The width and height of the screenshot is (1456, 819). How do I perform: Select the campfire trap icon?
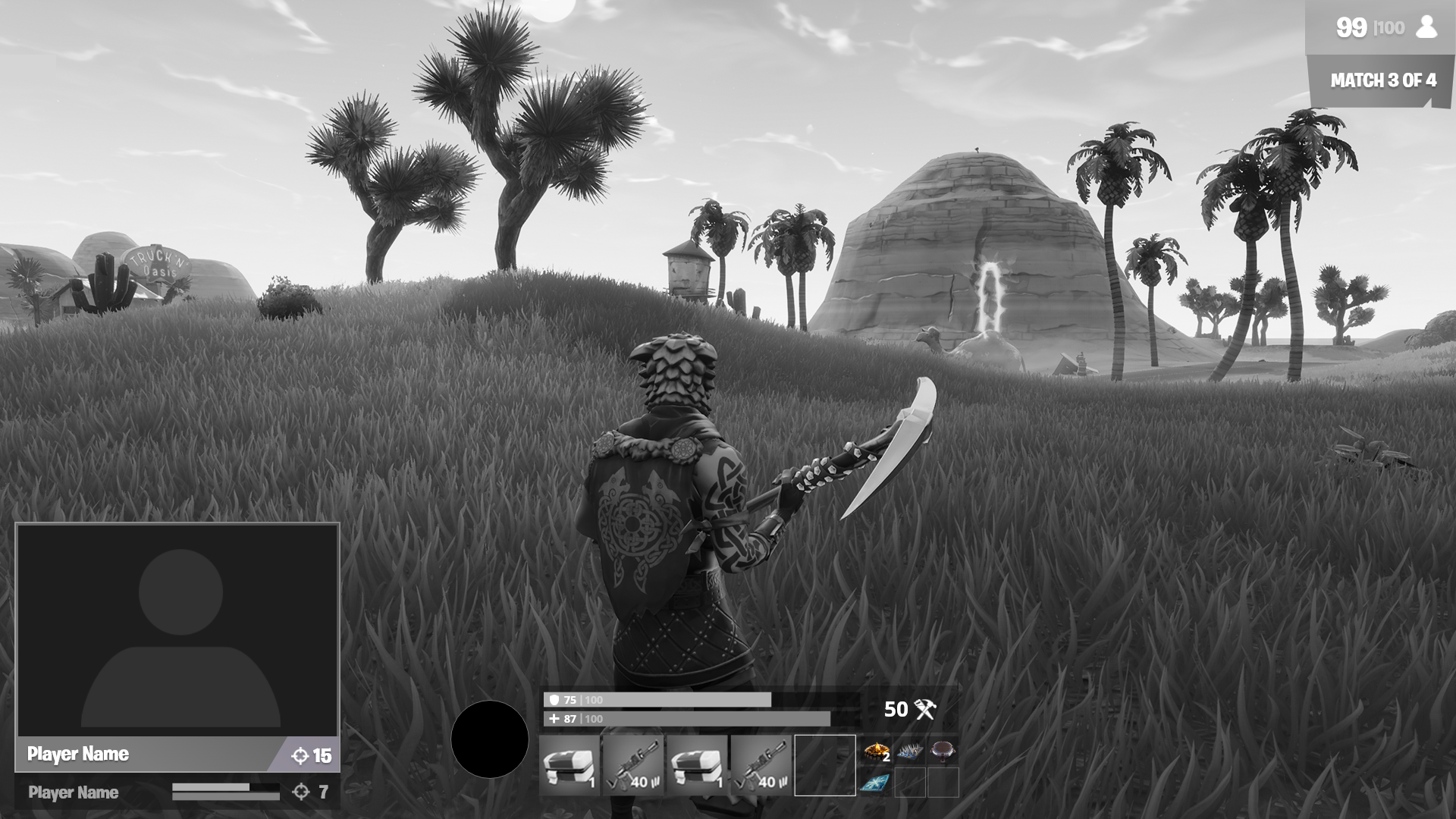pos(875,751)
